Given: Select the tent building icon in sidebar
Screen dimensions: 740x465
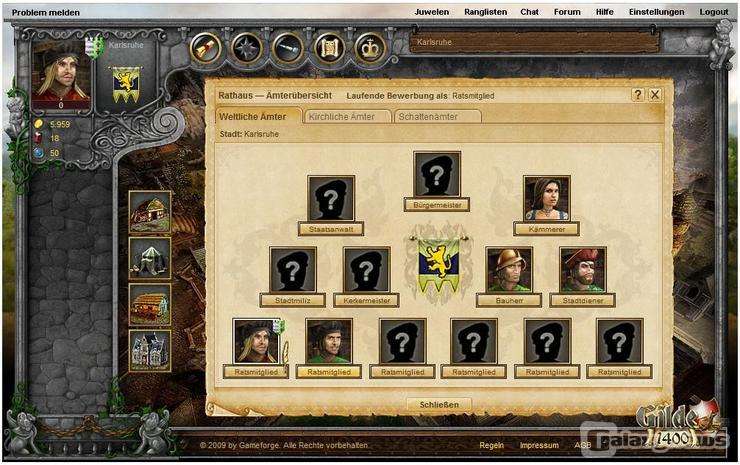Looking at the screenshot, I should (150, 258).
